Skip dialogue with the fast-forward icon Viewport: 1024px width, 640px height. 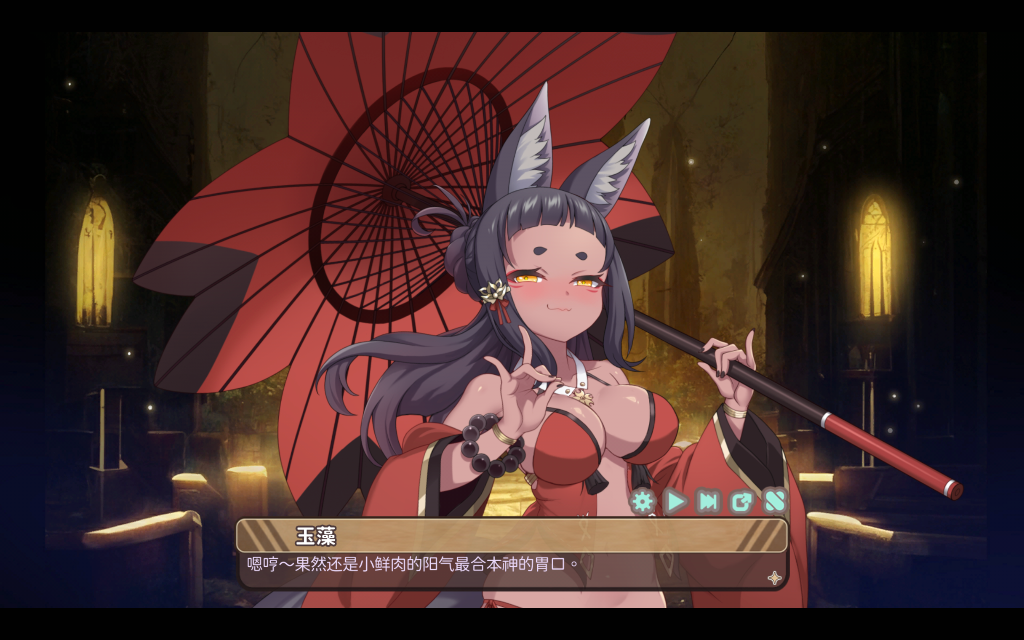click(x=709, y=501)
